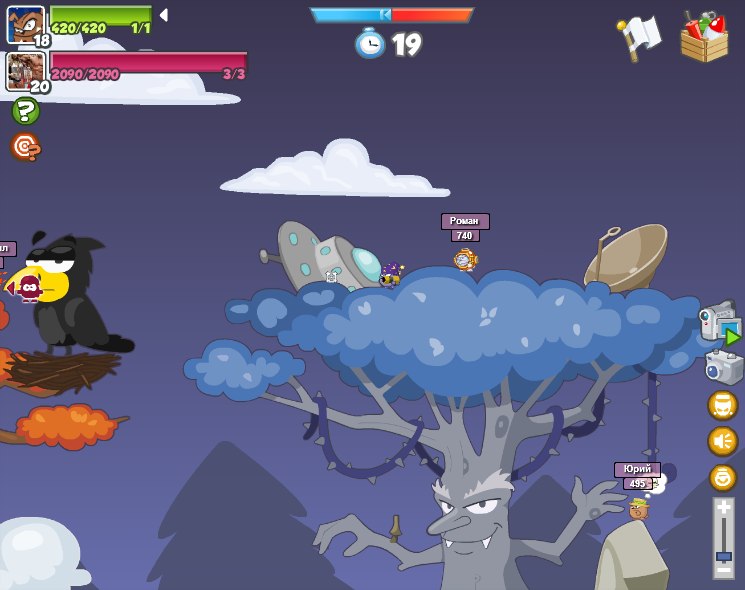Zoom in with the plus button
This screenshot has height=590, width=745.
click(723, 508)
